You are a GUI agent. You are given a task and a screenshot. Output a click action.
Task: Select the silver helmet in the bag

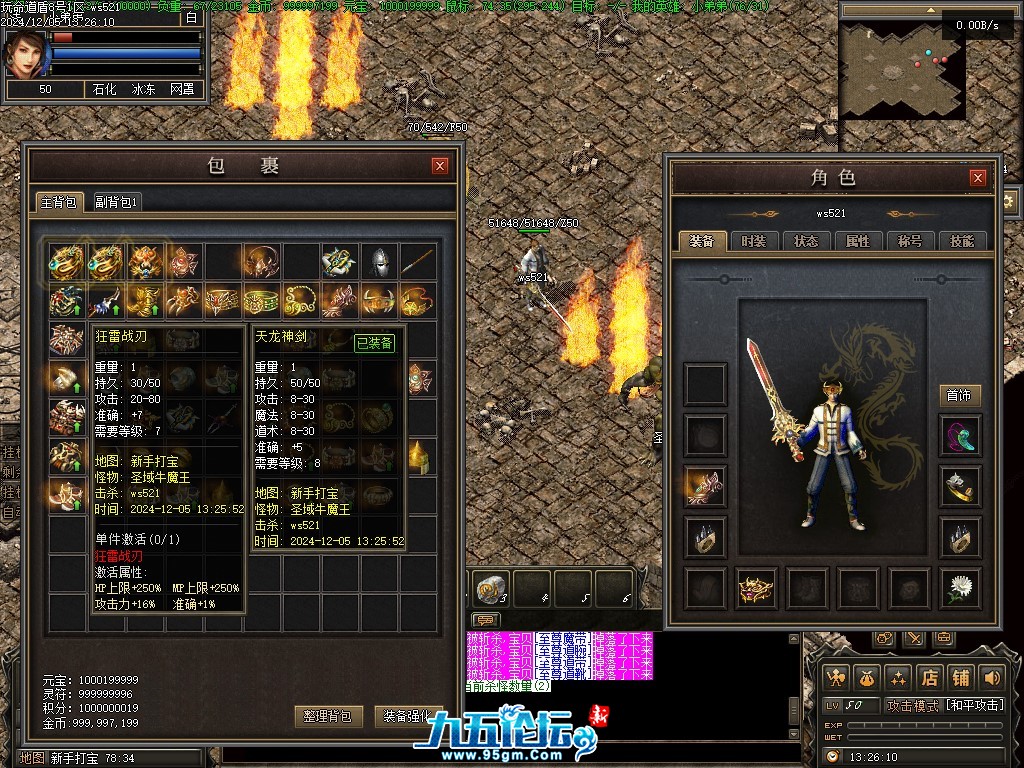point(373,262)
